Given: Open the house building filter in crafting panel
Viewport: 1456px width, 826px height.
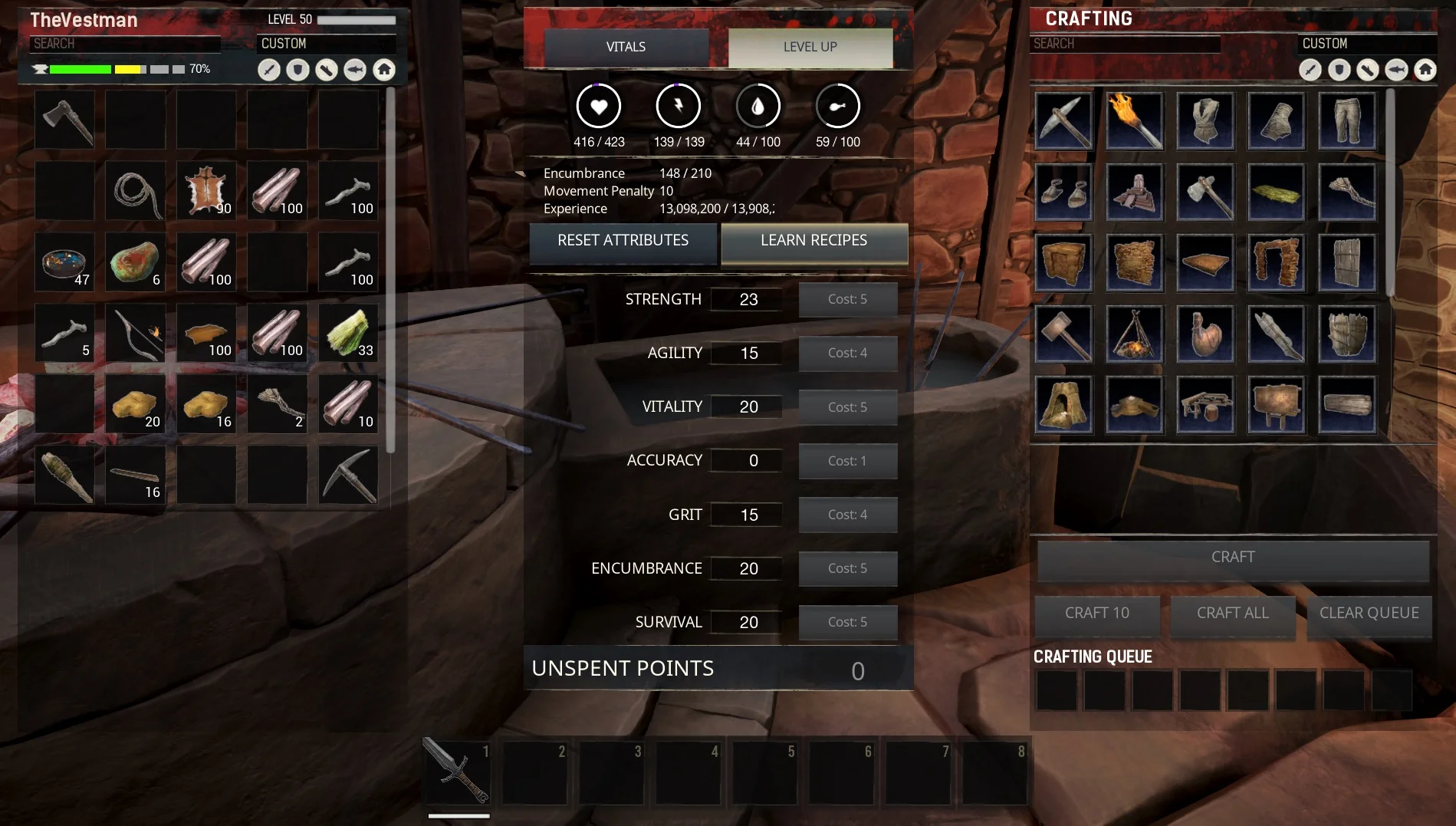Looking at the screenshot, I should click(1425, 69).
